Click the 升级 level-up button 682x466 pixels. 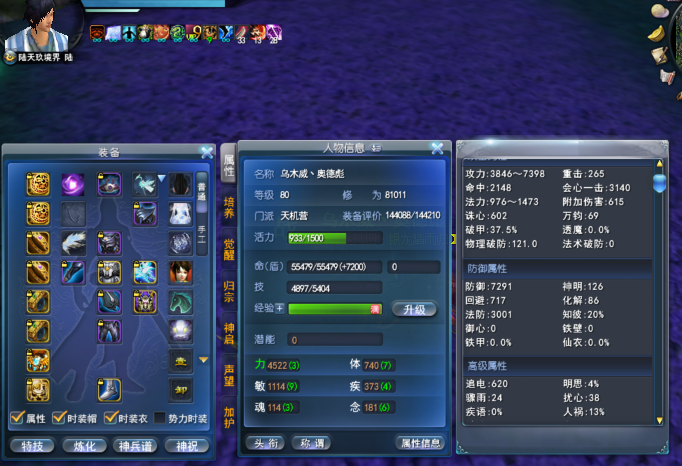coord(415,310)
